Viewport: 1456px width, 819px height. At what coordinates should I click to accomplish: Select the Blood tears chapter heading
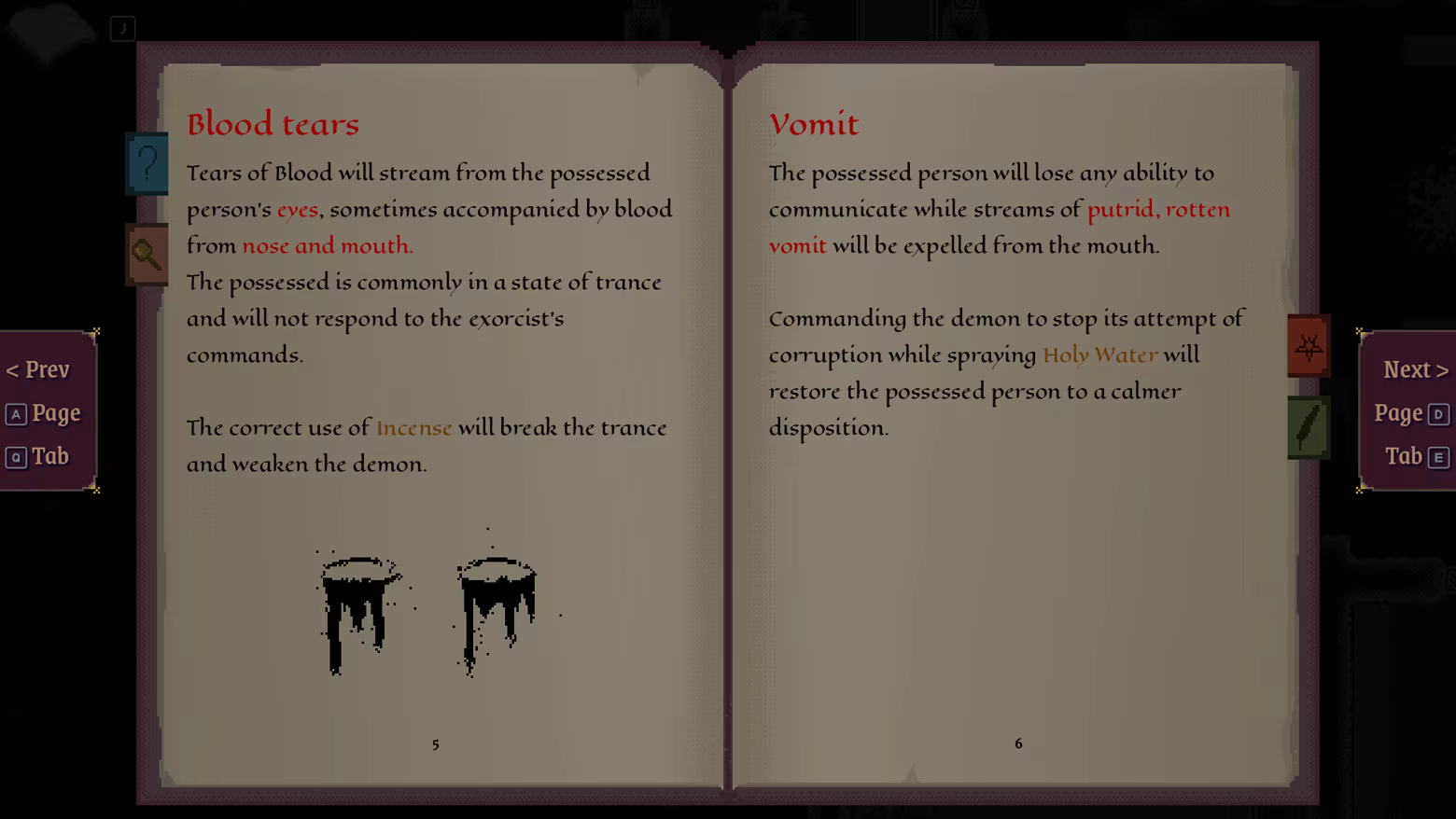click(273, 123)
